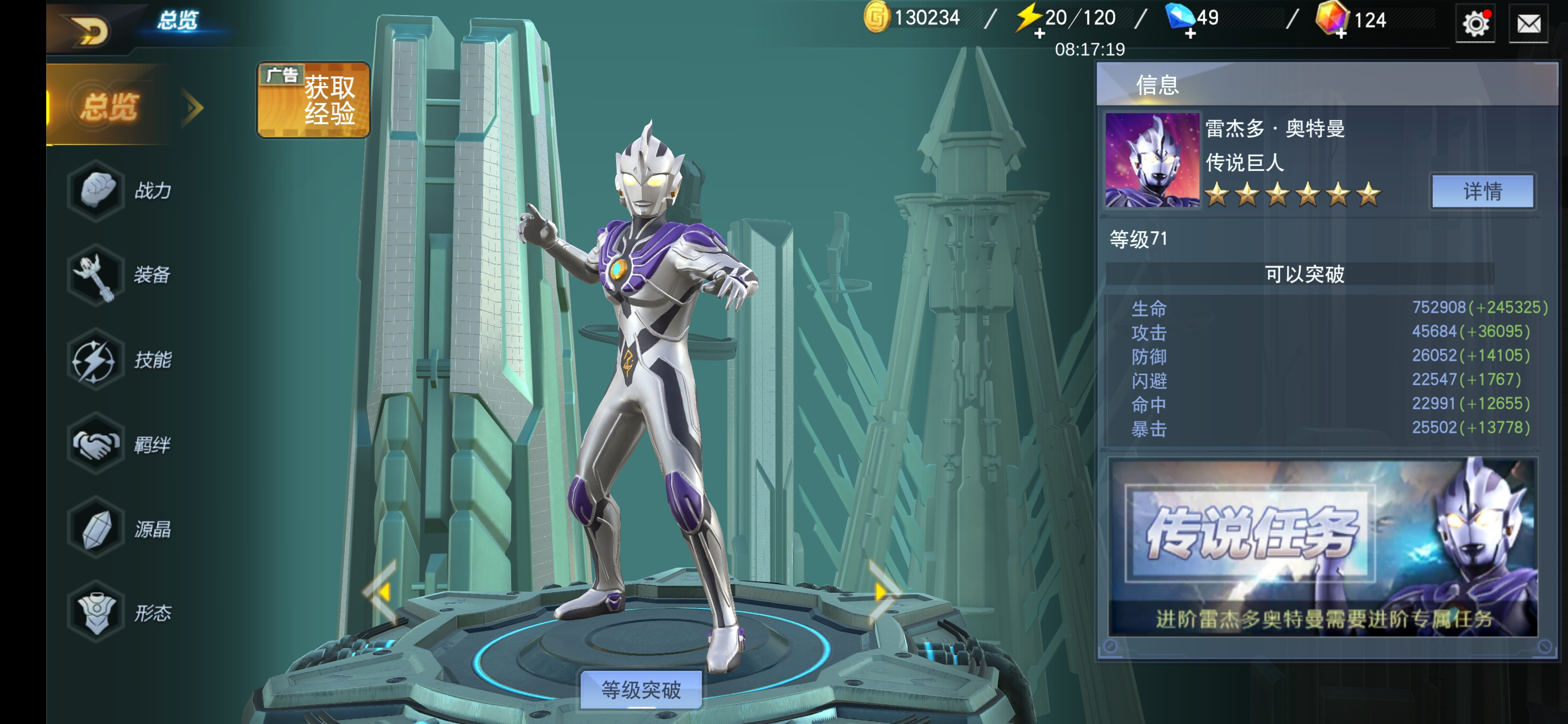Add blue diamonds with the plus icon
1568x724 pixels.
1191,34
